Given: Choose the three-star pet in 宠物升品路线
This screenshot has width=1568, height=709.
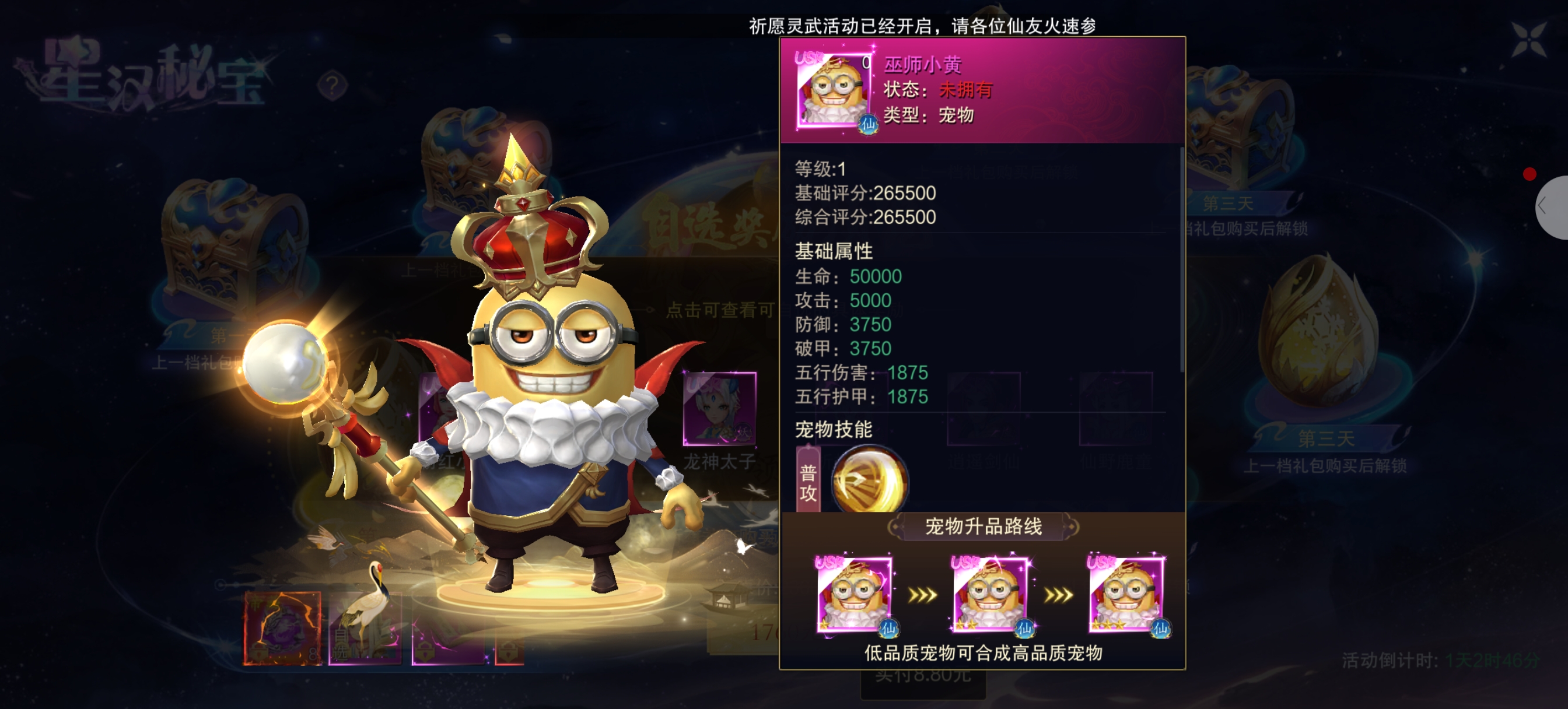Looking at the screenshot, I should tap(1126, 594).
